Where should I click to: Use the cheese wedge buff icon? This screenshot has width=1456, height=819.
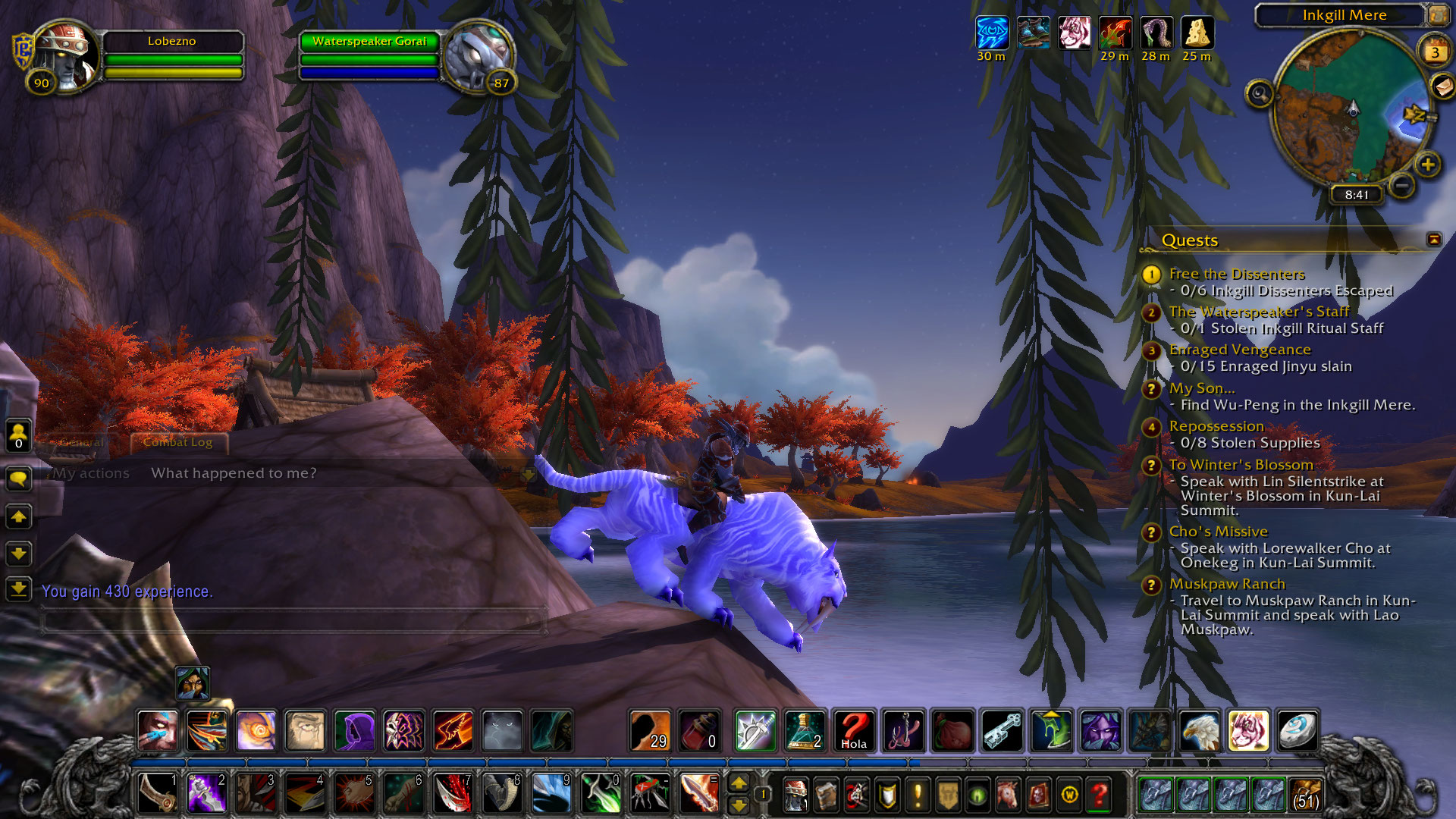coord(1197,33)
